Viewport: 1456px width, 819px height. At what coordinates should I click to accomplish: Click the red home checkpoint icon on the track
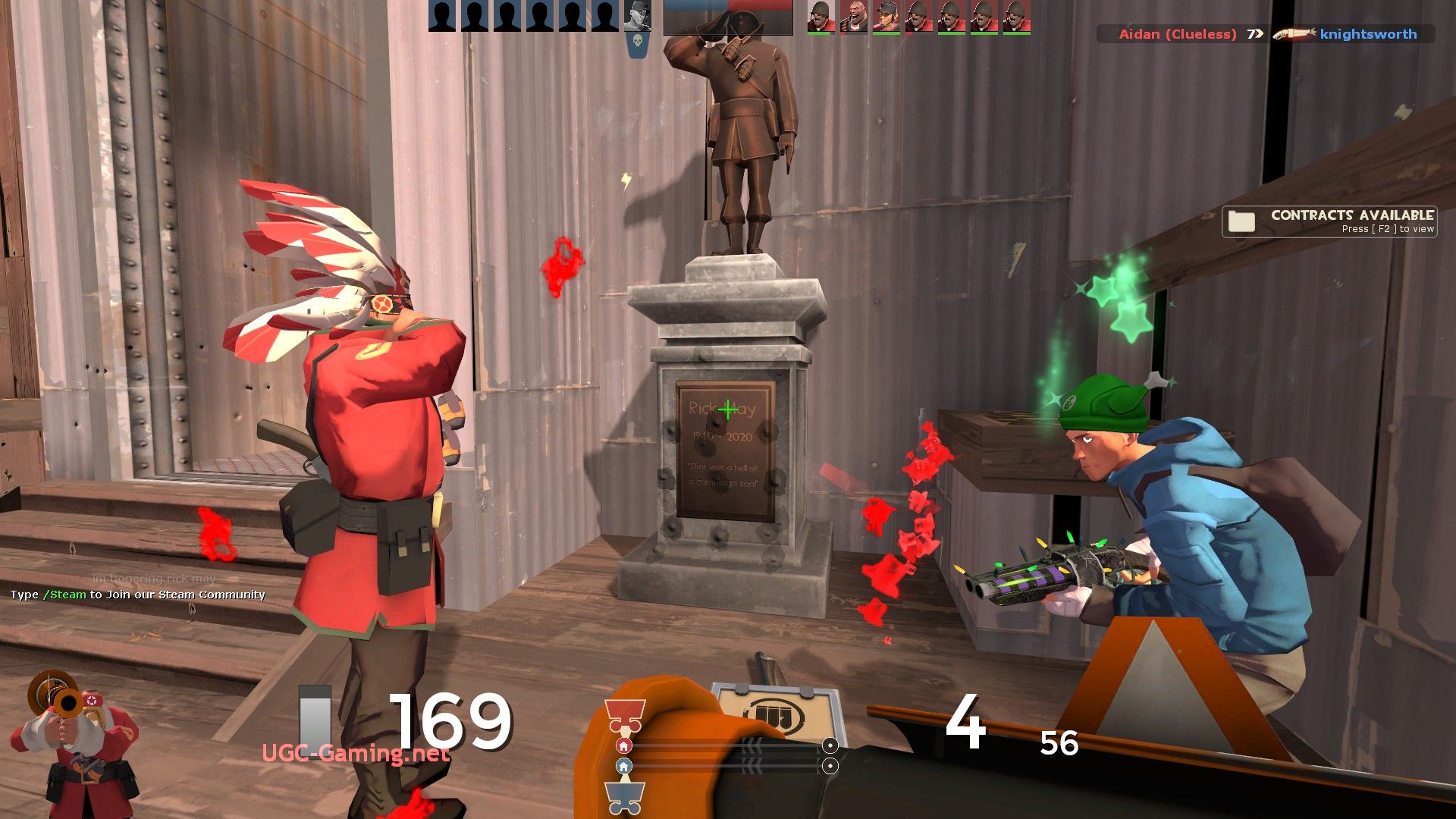pyautogui.click(x=624, y=745)
